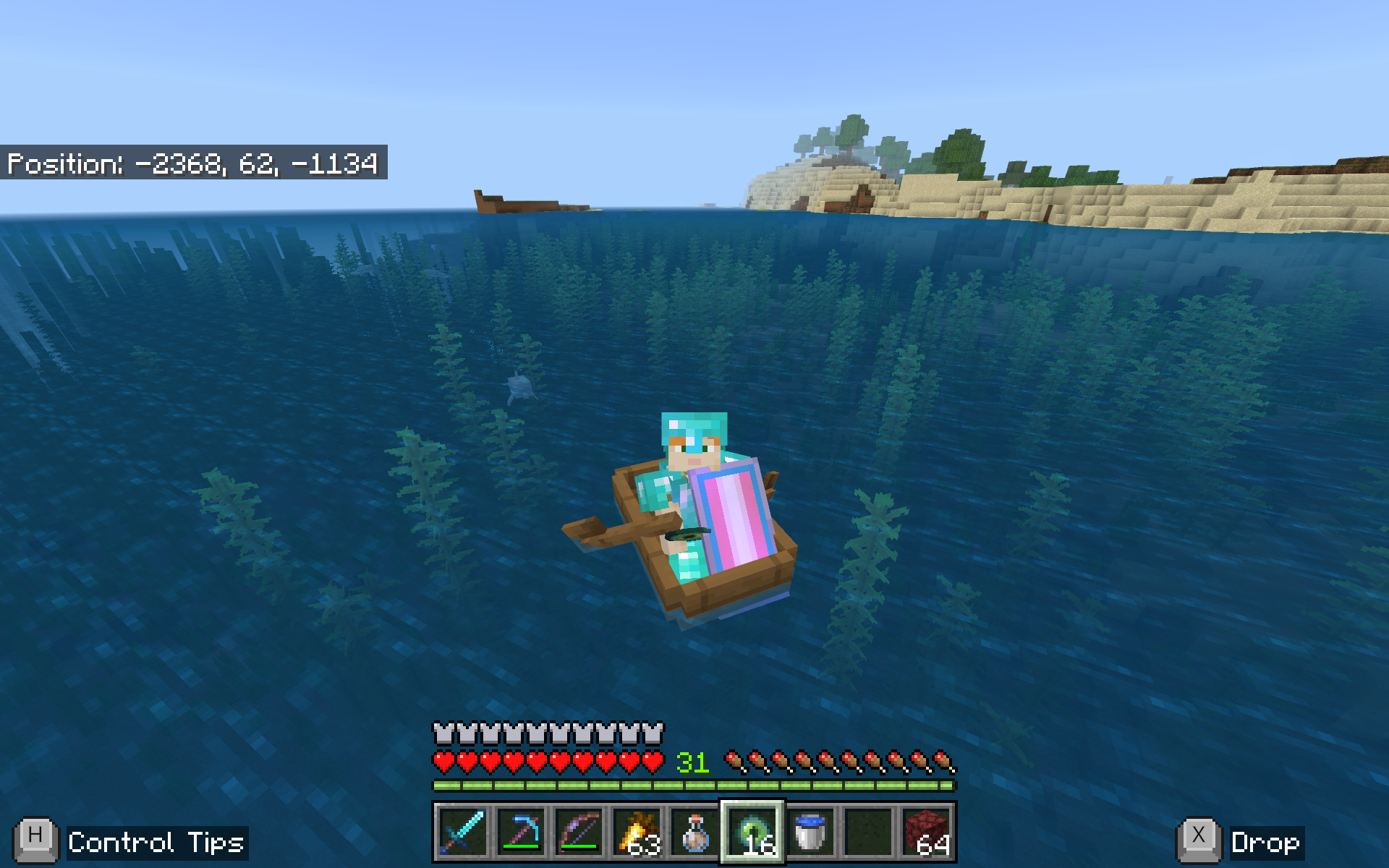The image size is (1389, 868).
Task: Select the diamond sword hotbar slot
Action: tap(462, 832)
